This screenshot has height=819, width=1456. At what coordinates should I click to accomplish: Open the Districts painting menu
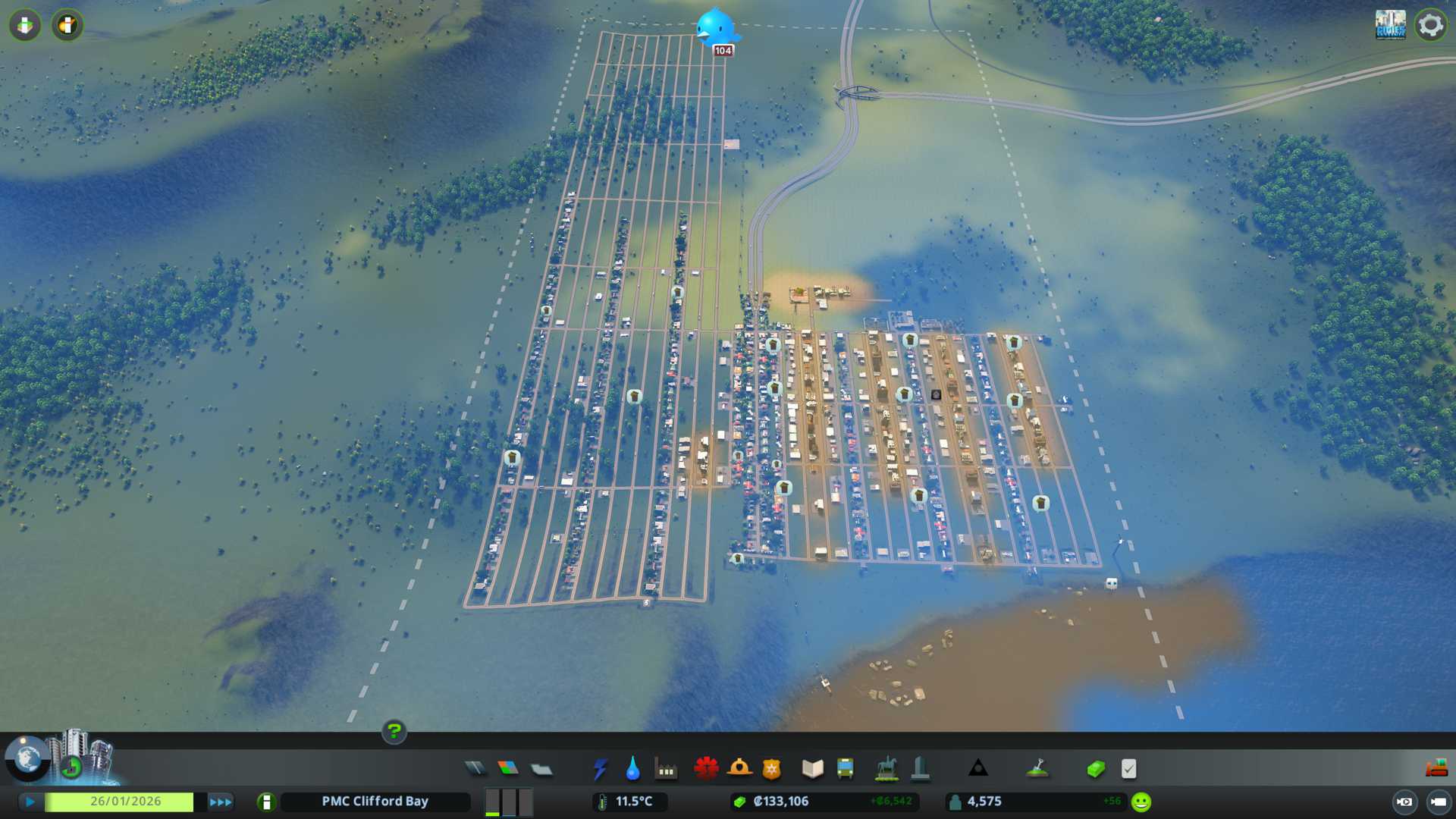541,769
